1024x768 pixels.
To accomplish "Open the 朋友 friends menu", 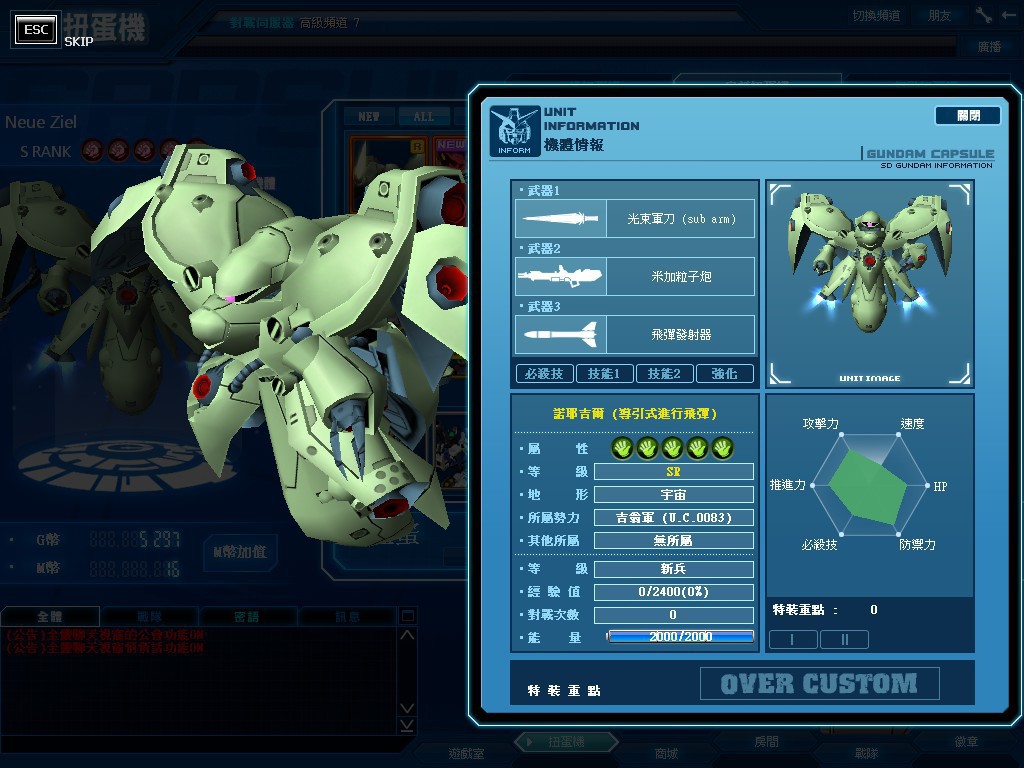I will (x=940, y=16).
